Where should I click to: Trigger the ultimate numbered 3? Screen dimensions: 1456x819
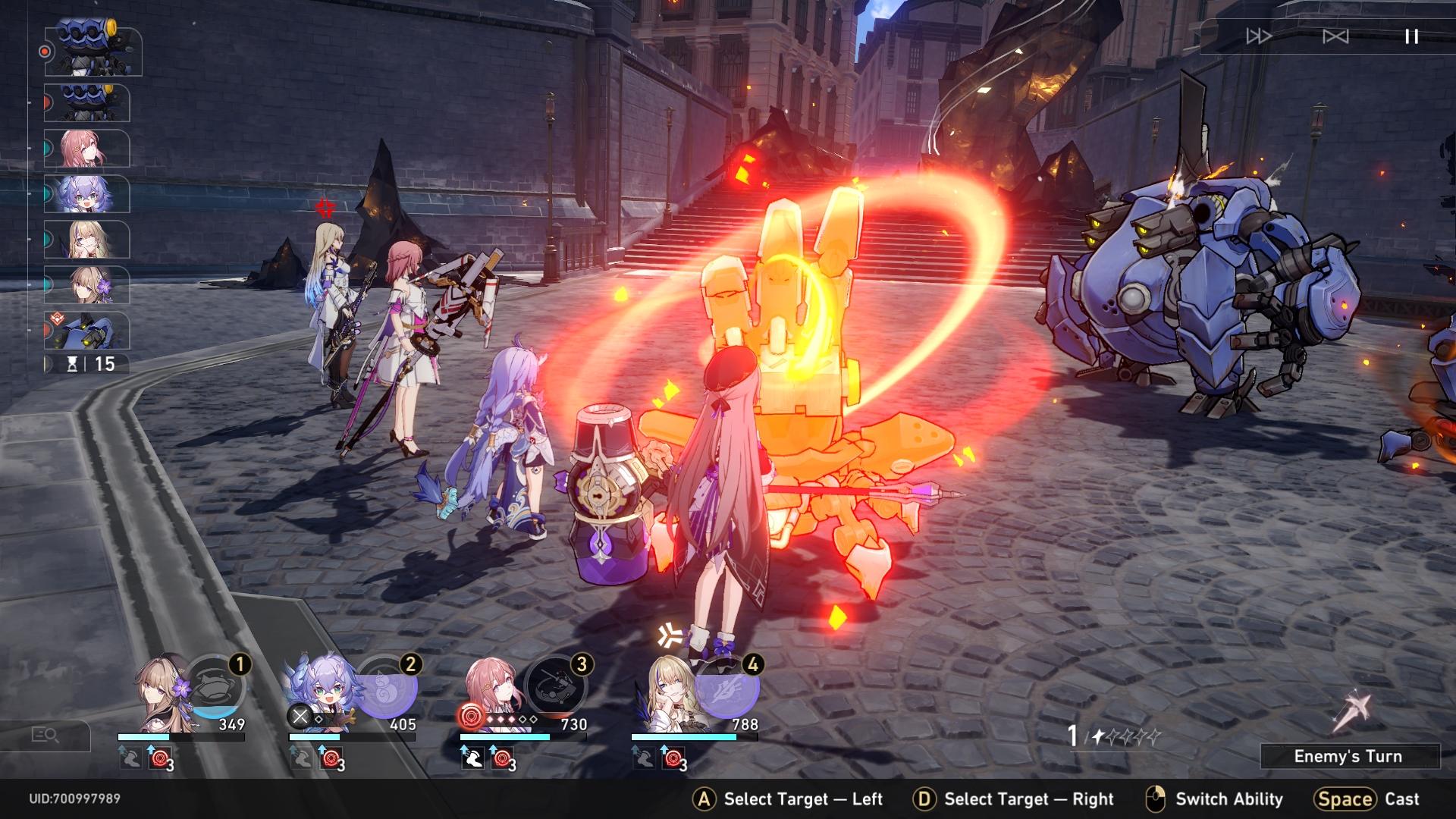tap(556, 686)
